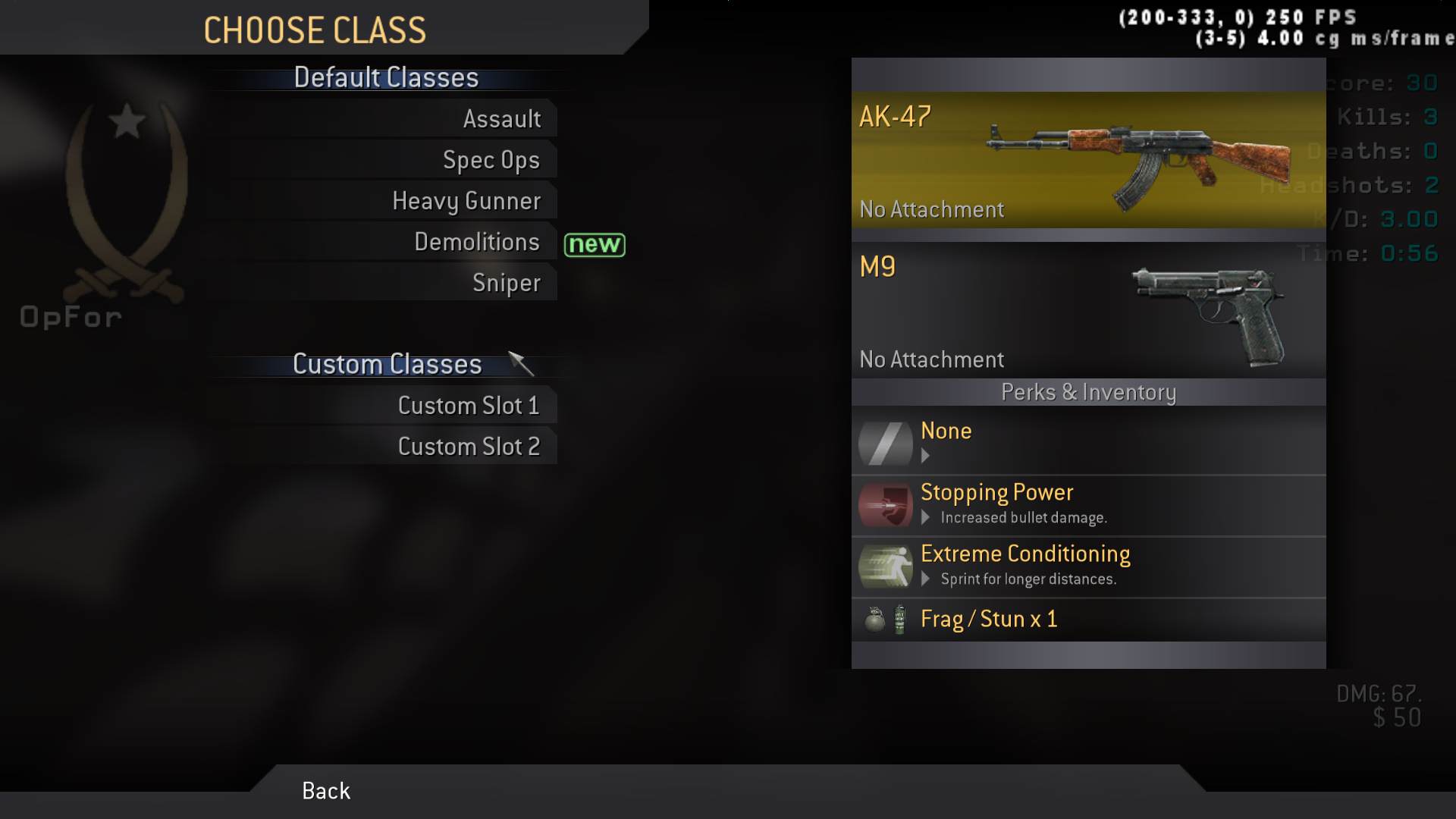Open Custom Slot 1 class

(469, 406)
